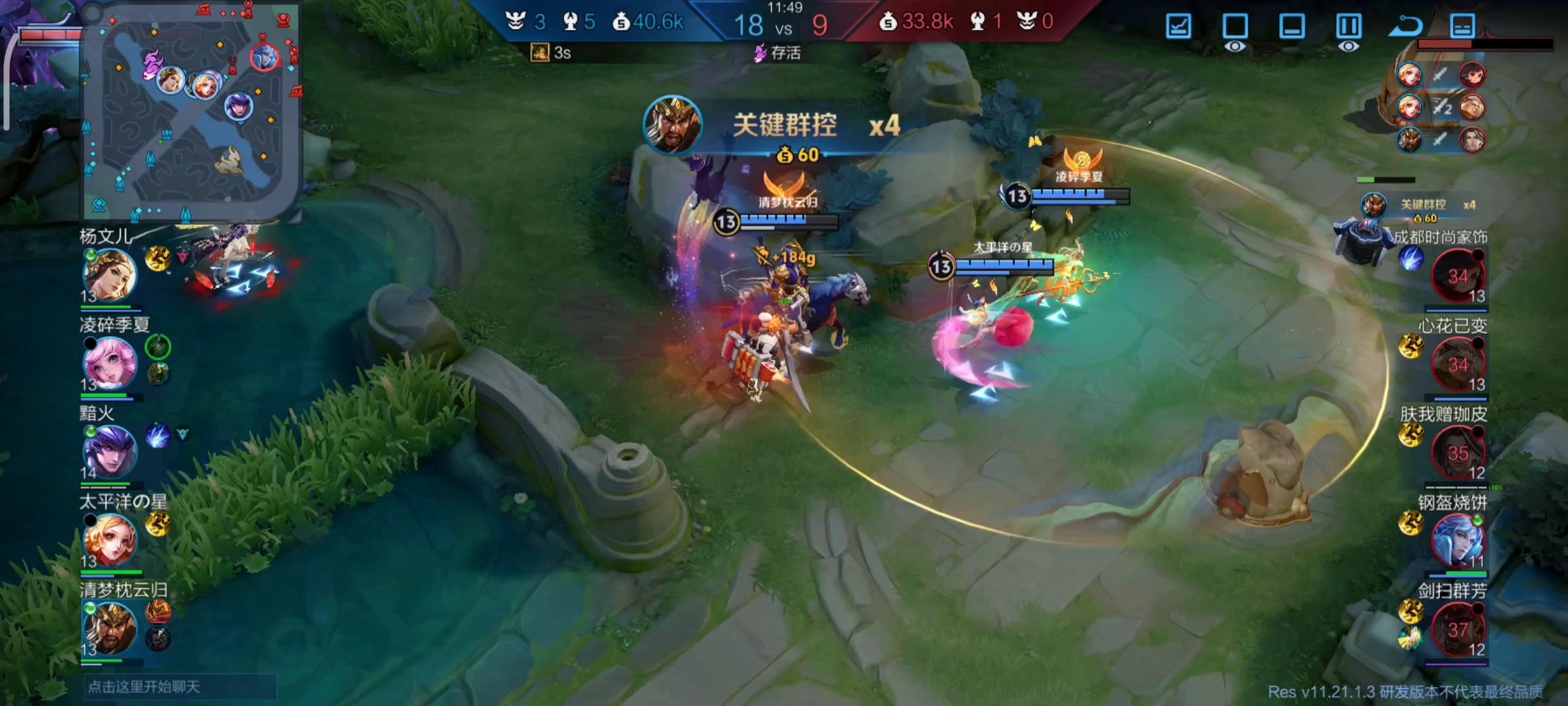Click the battlefield minimap
Screen dimensions: 1568x706
pyautogui.click(x=191, y=111)
